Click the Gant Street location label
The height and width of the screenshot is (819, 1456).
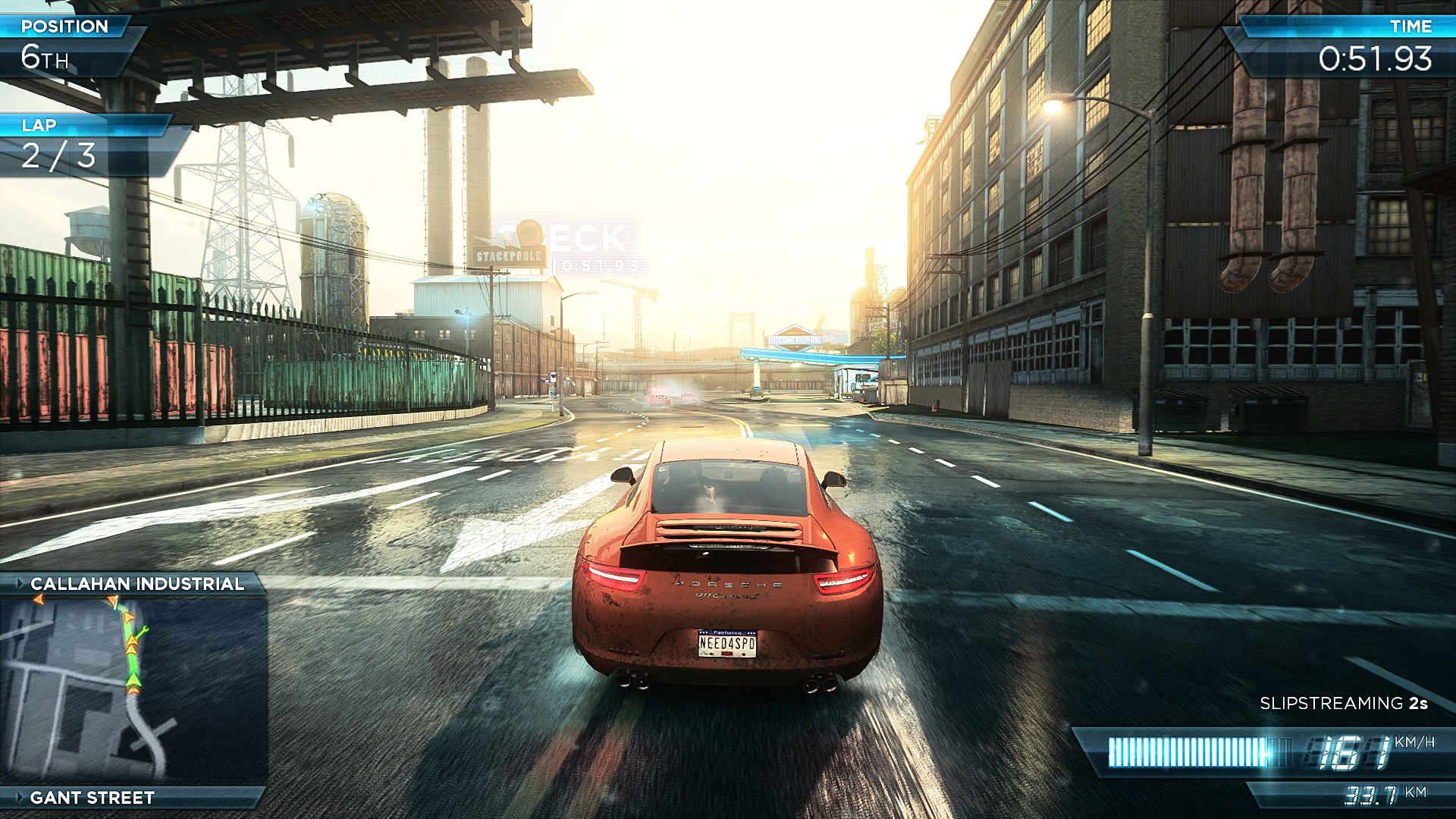pos(92,798)
